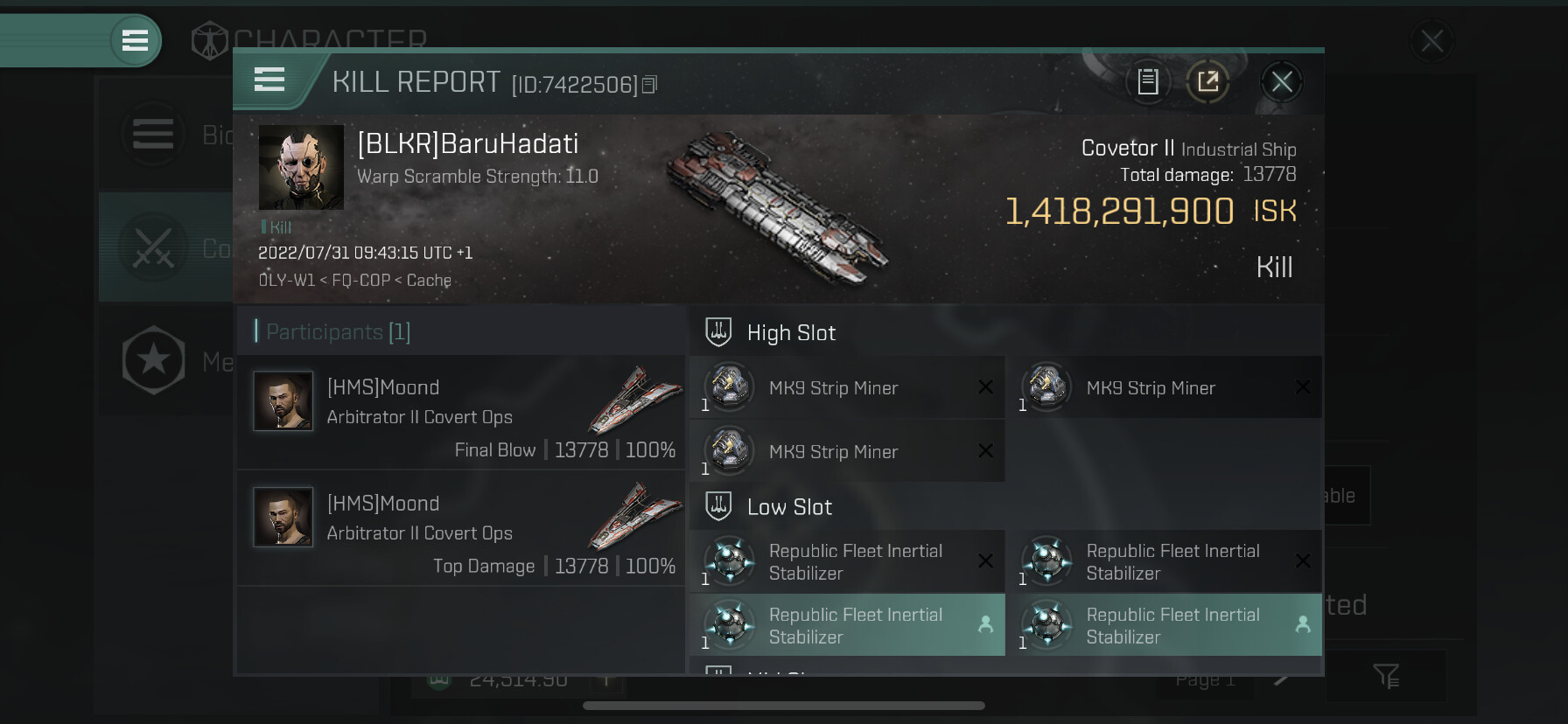
Task: Select the Top Damage participant row
Action: tap(461, 528)
